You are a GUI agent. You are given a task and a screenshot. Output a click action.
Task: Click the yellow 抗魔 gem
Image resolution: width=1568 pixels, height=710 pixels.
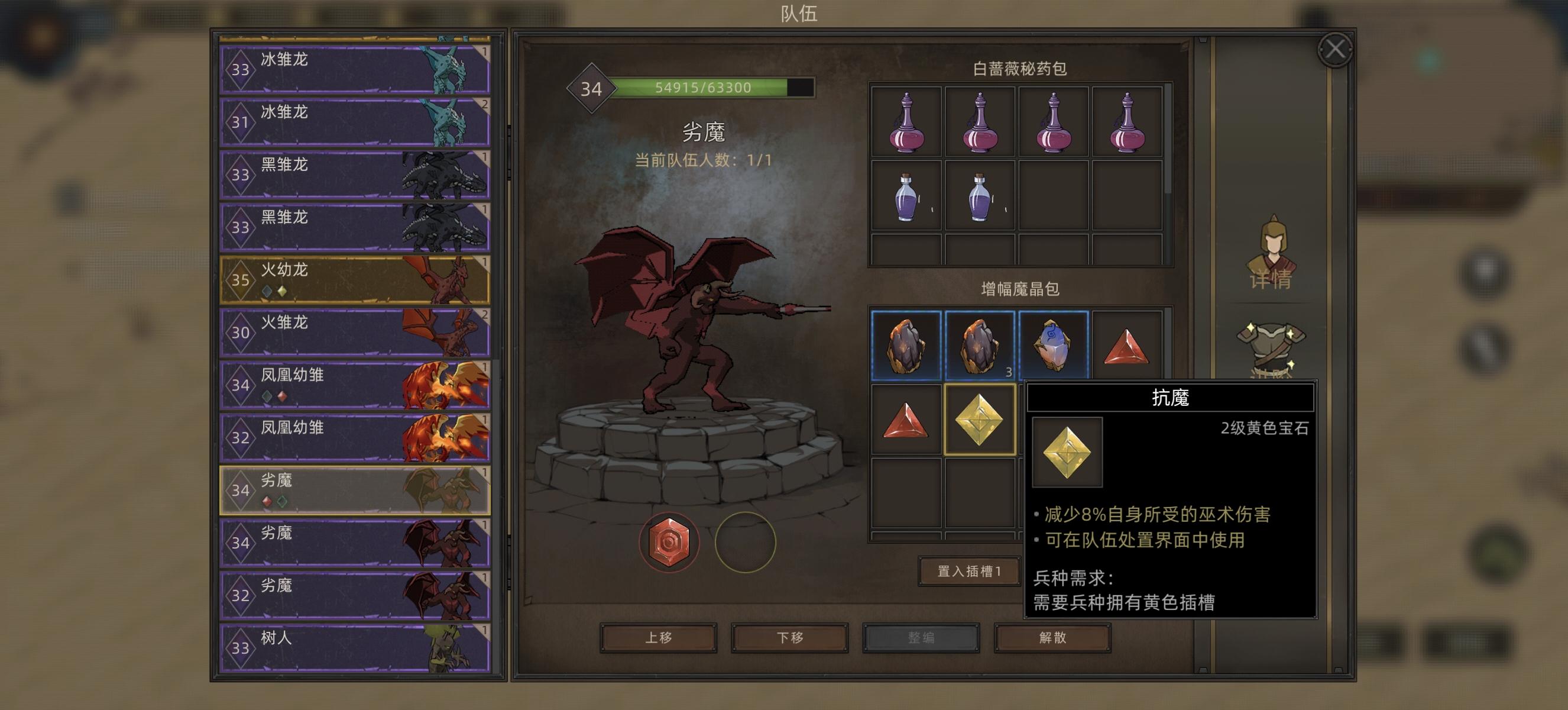click(980, 421)
